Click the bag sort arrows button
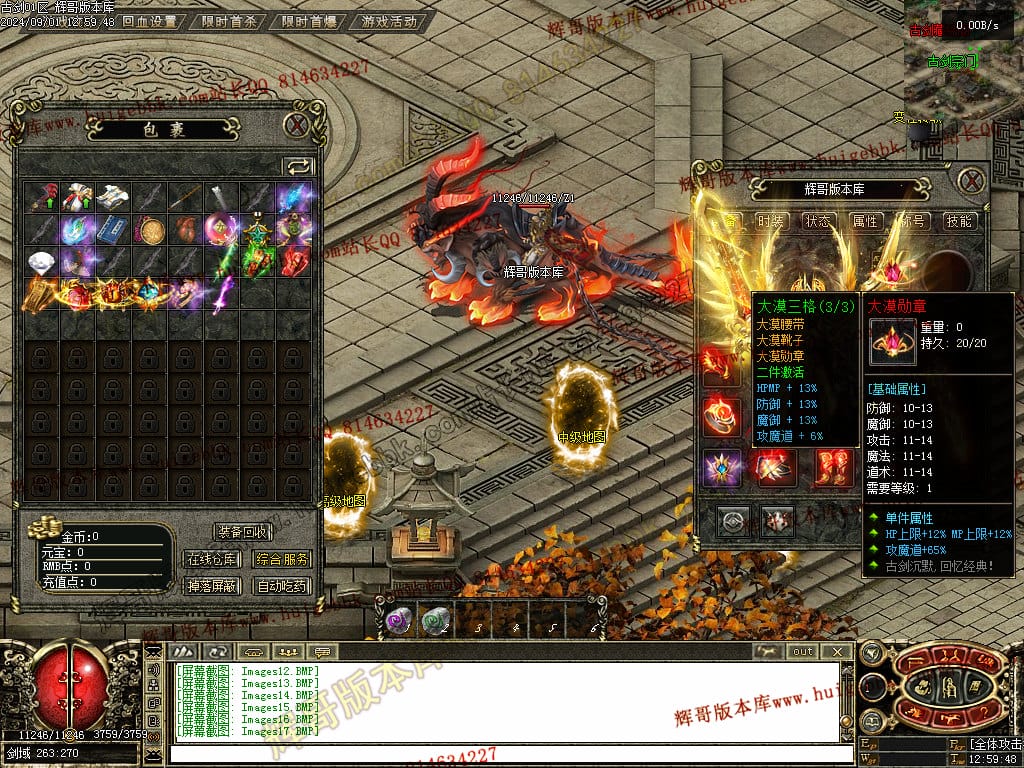This screenshot has height=768, width=1024. point(298,166)
